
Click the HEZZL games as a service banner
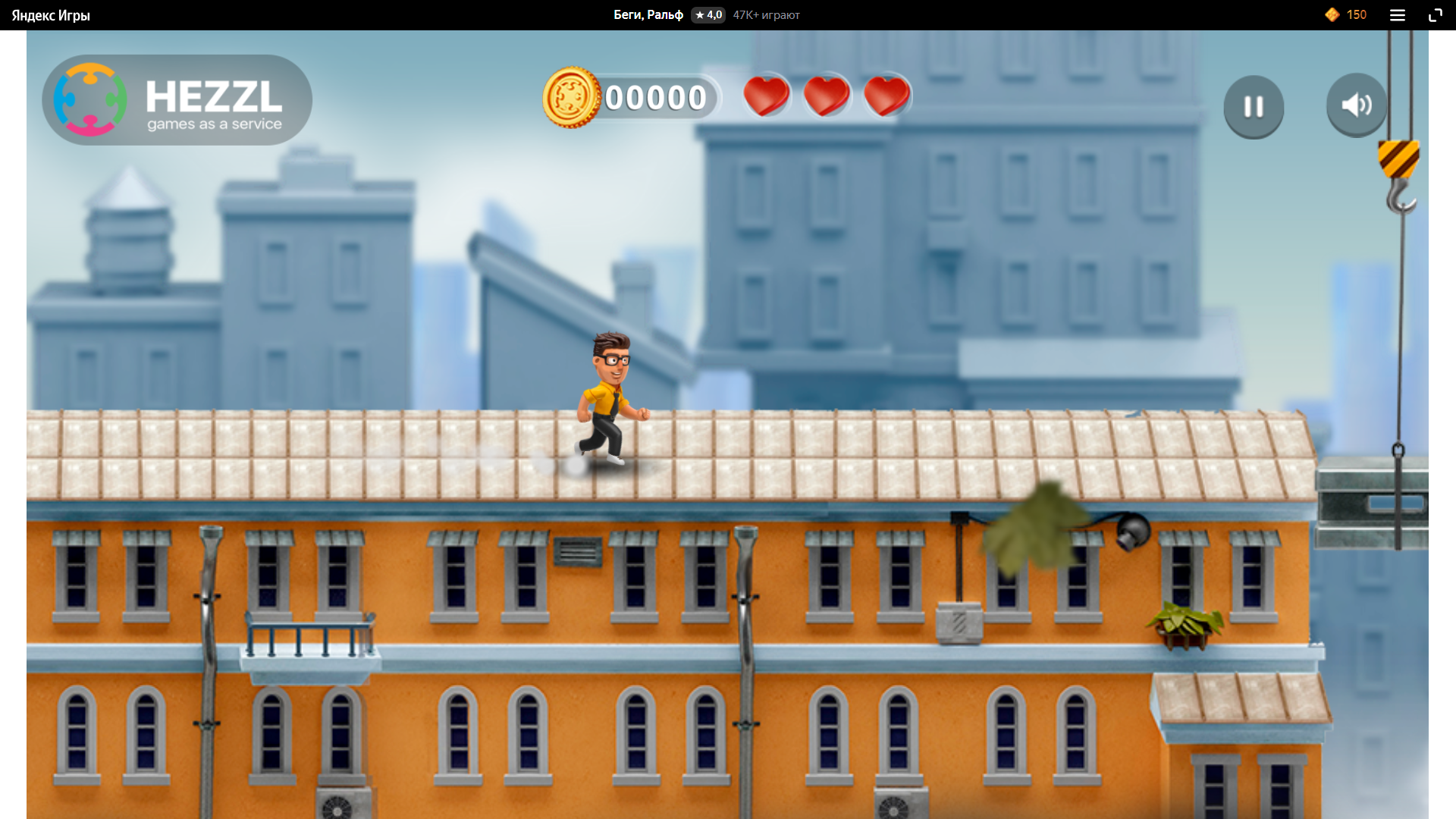coord(177,99)
